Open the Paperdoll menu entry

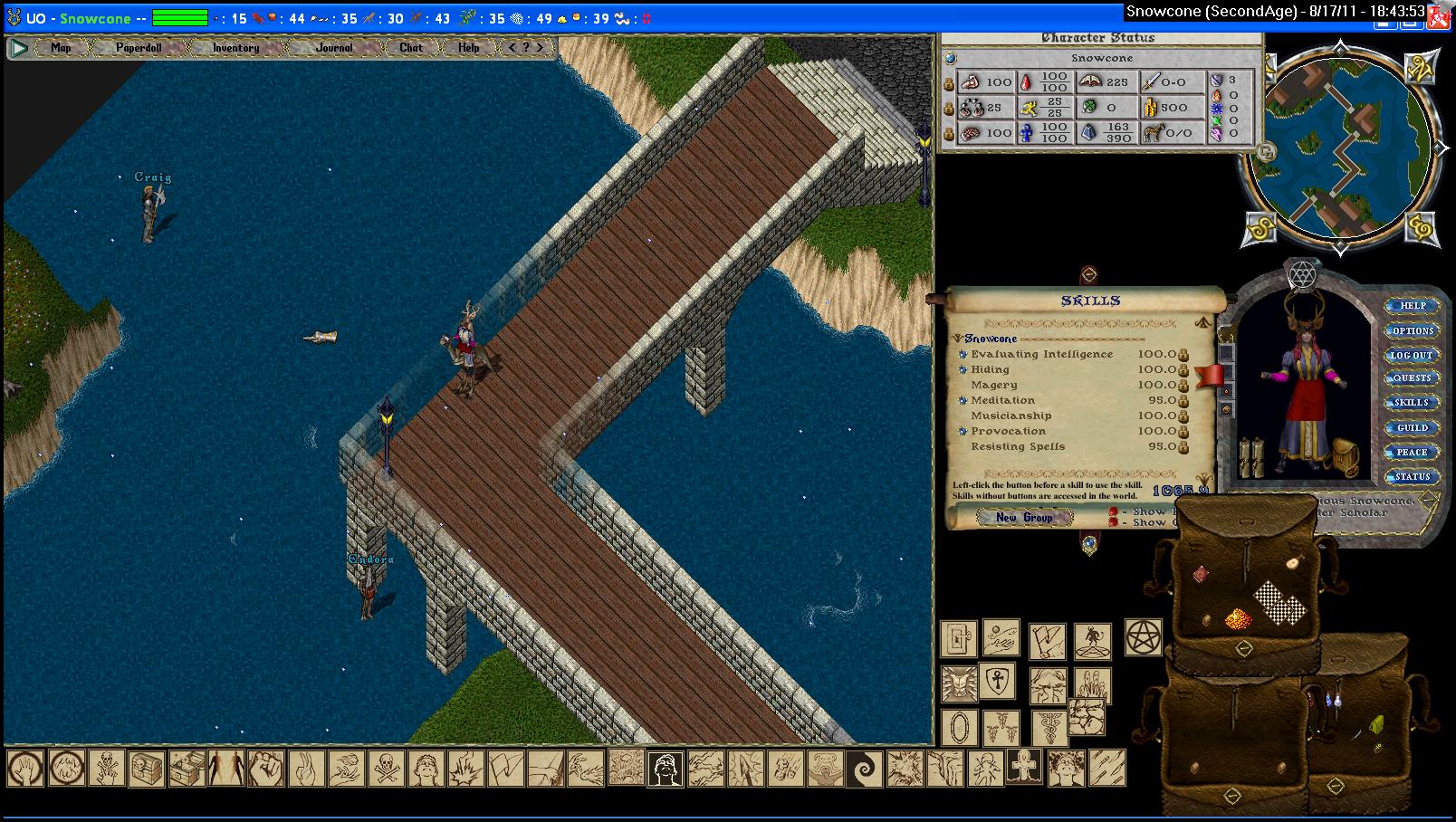click(139, 48)
